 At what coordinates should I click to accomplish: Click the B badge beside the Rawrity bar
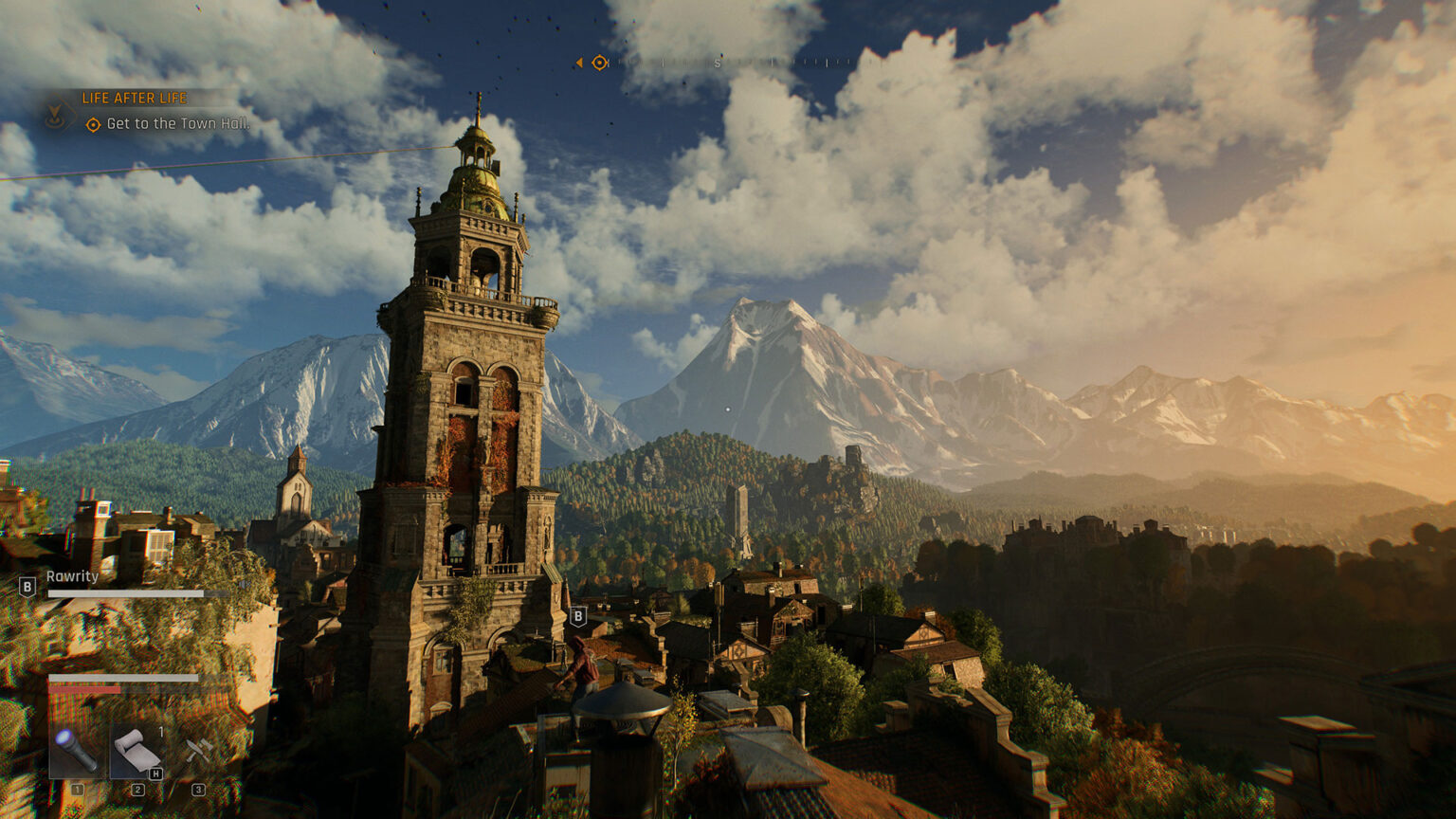[27, 587]
